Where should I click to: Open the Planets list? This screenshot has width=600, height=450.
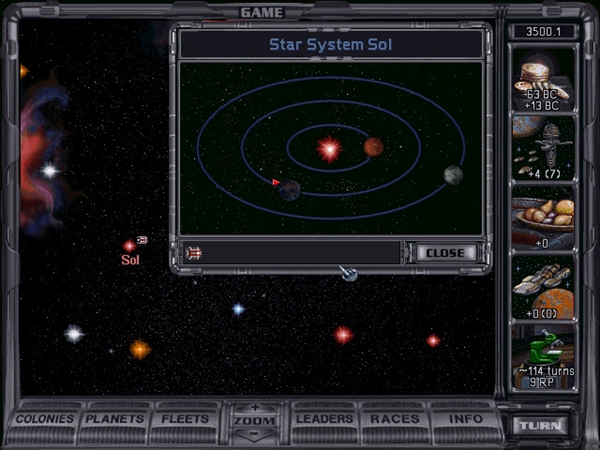pyautogui.click(x=115, y=419)
